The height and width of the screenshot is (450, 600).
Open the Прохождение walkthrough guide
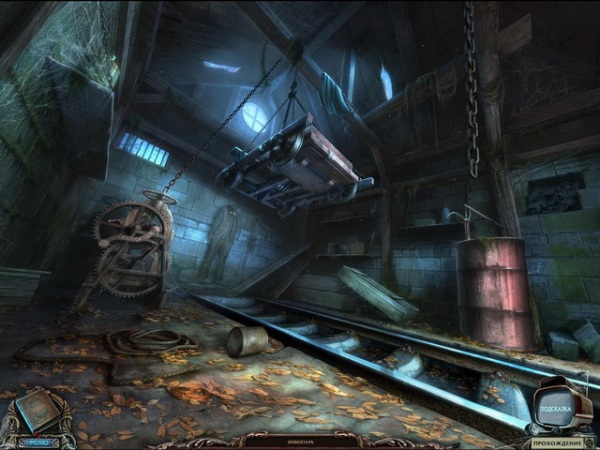click(557, 440)
